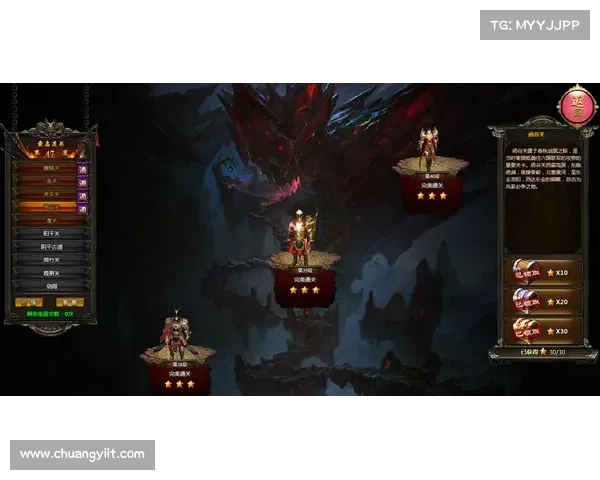Choose 阳平古道 from the stage list

click(x=51, y=246)
